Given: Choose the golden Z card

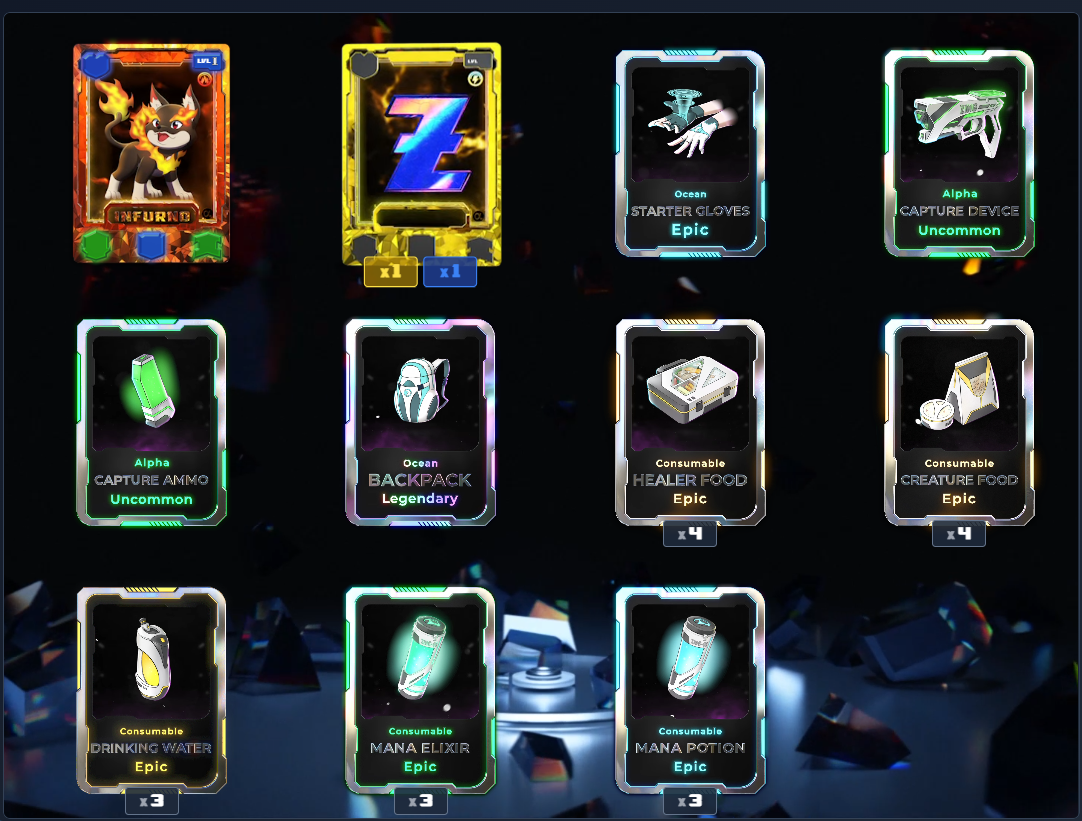Looking at the screenshot, I should click(421, 153).
